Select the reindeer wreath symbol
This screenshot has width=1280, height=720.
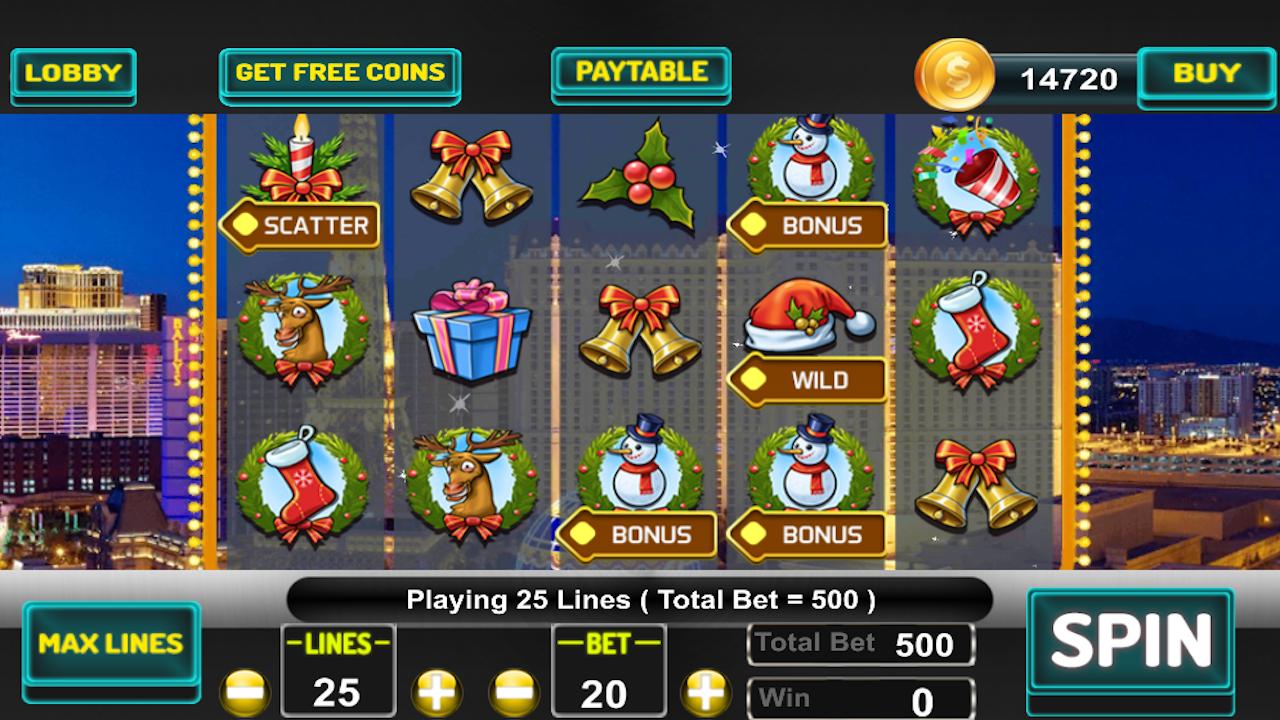click(x=300, y=330)
